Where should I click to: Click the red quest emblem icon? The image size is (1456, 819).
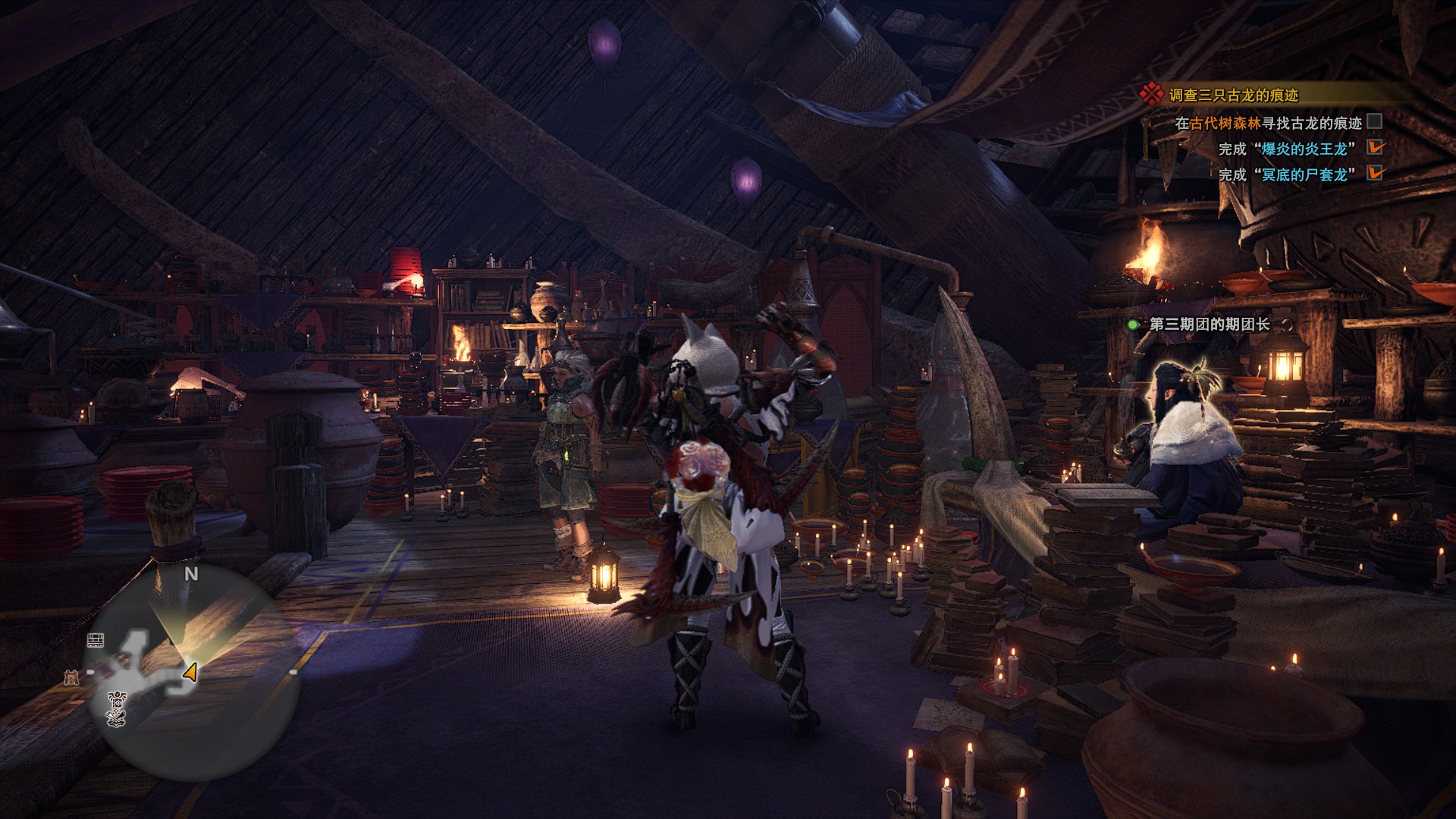click(x=1151, y=93)
